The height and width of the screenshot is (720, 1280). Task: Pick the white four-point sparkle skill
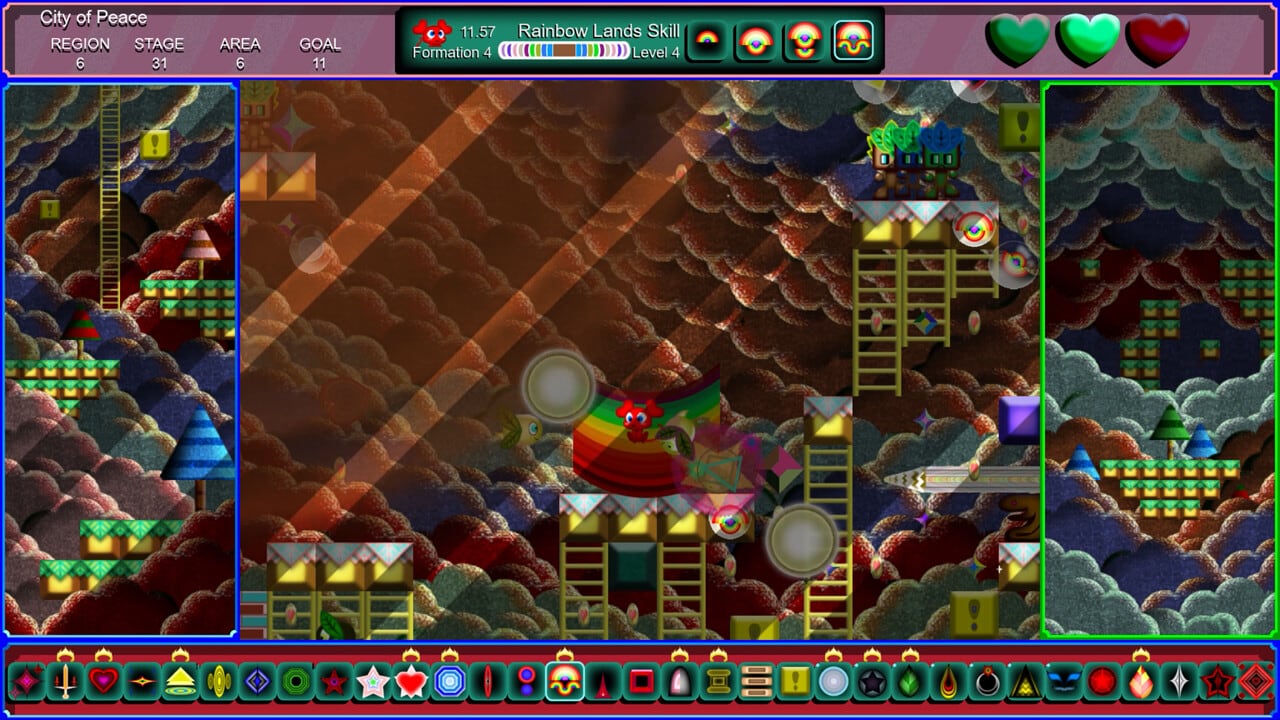coord(1179,682)
